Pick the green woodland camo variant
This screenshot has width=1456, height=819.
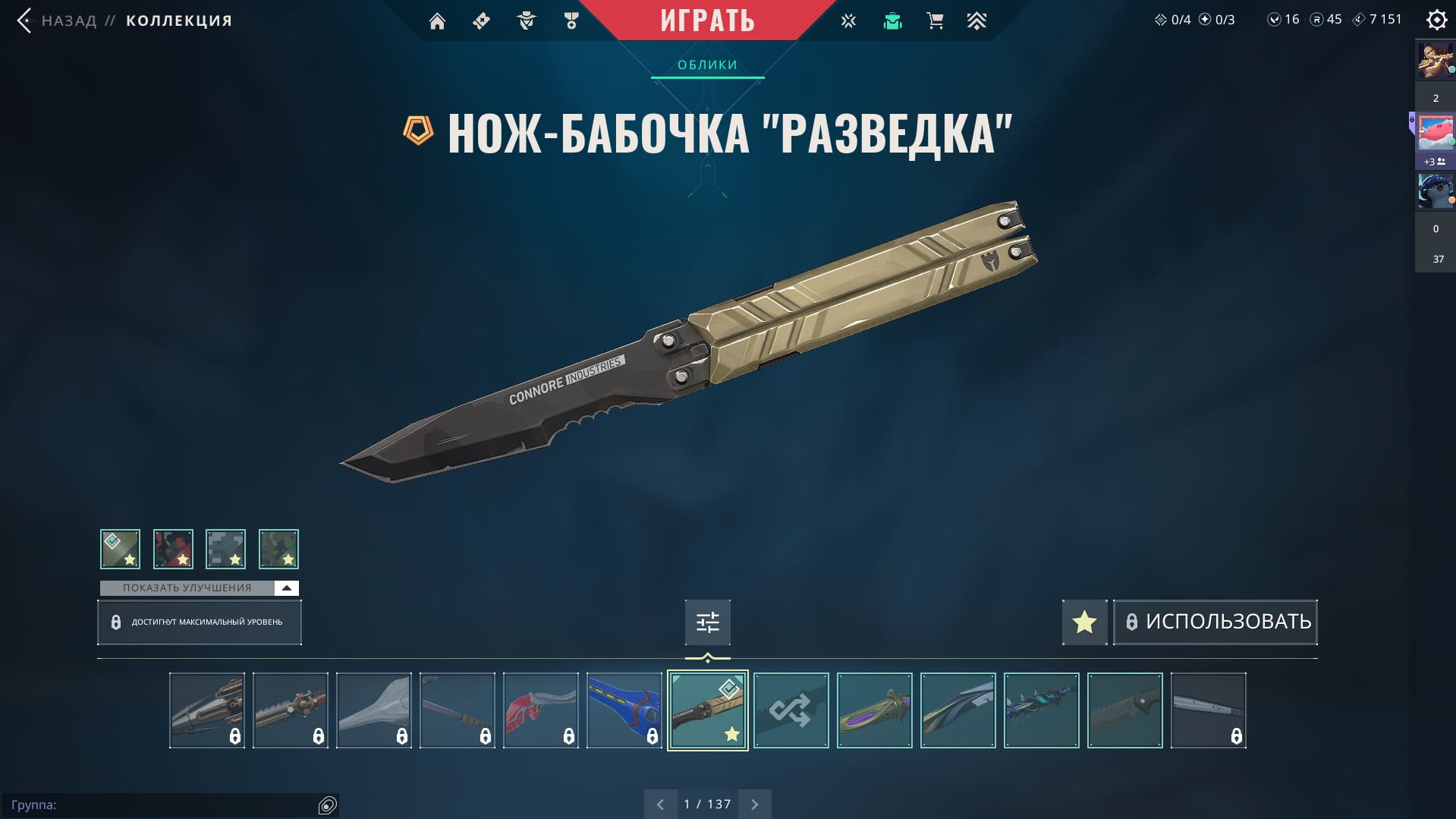click(278, 549)
